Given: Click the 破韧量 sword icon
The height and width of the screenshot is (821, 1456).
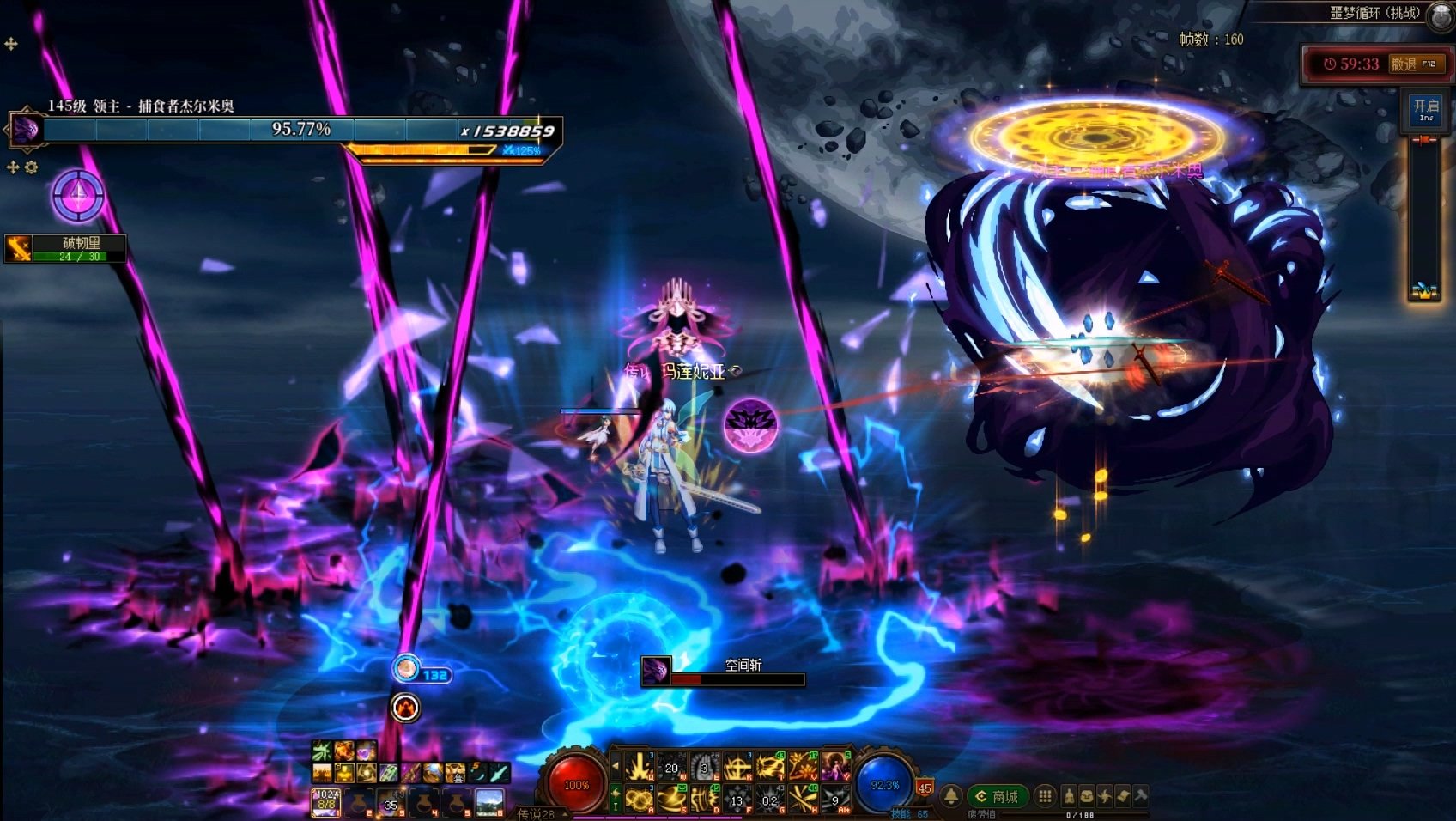Looking at the screenshot, I should tap(19, 248).
